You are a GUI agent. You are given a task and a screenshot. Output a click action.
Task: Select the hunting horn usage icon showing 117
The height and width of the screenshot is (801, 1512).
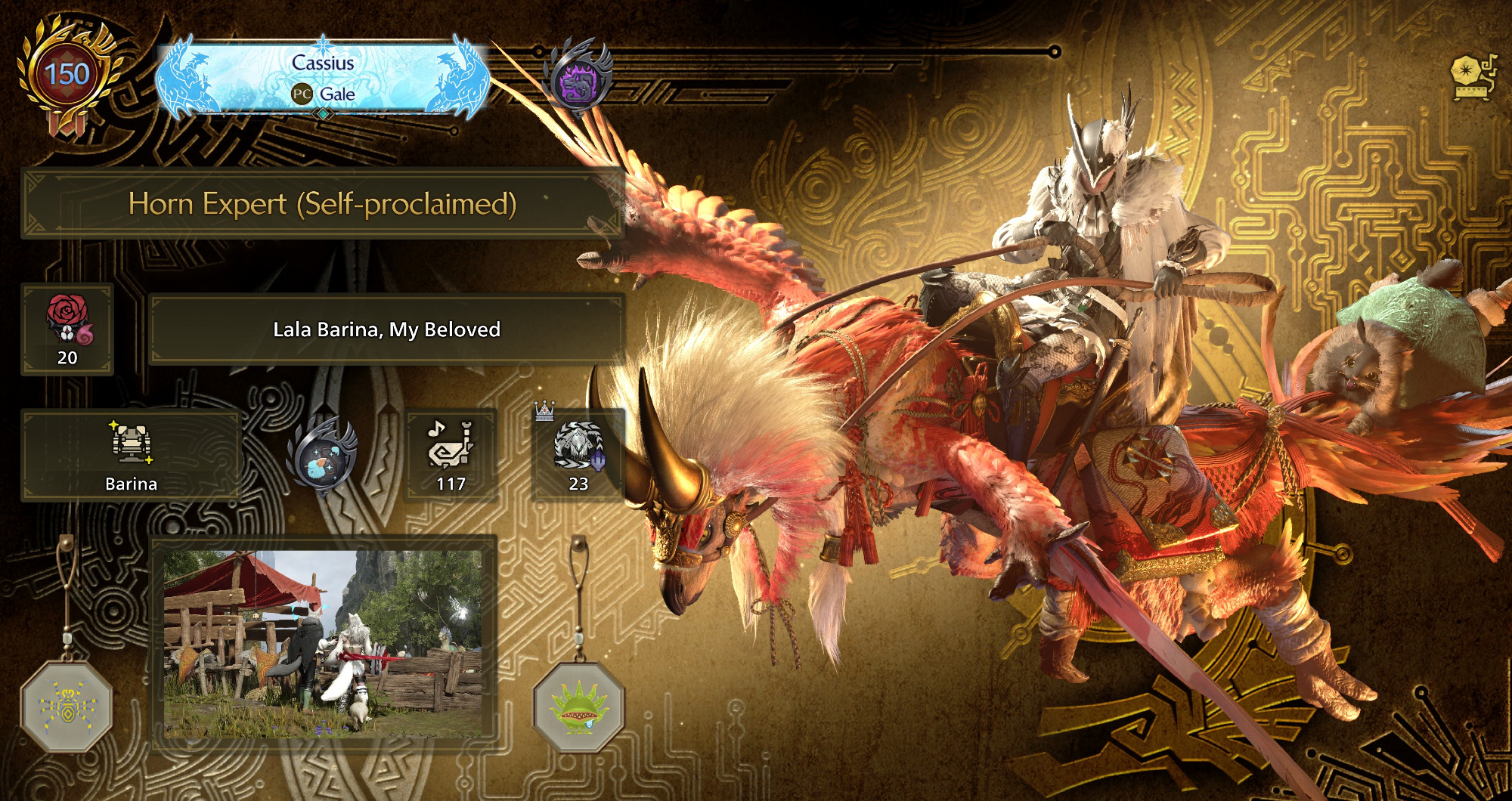[x=451, y=455]
